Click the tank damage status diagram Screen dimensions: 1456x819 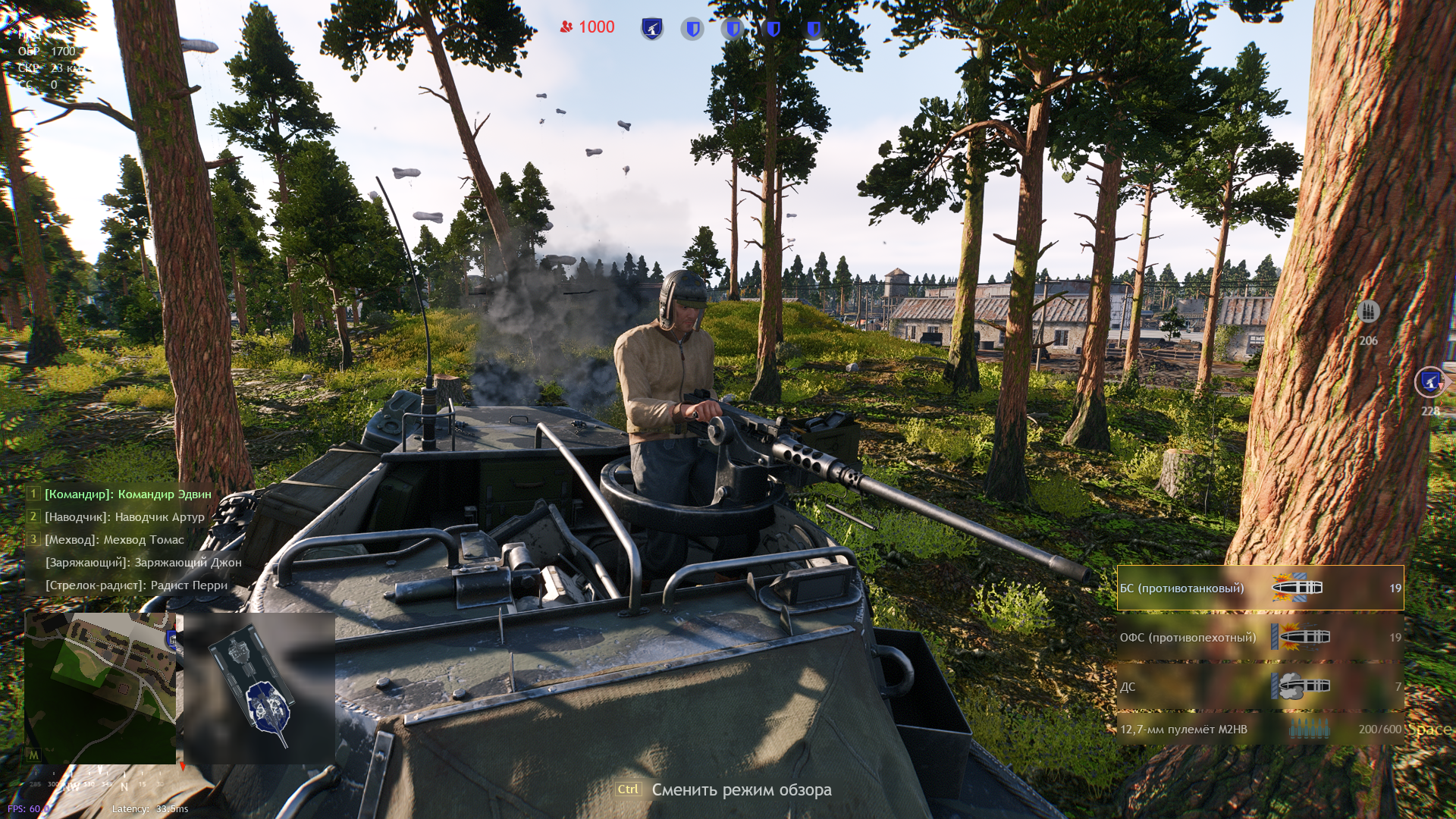pos(259,689)
